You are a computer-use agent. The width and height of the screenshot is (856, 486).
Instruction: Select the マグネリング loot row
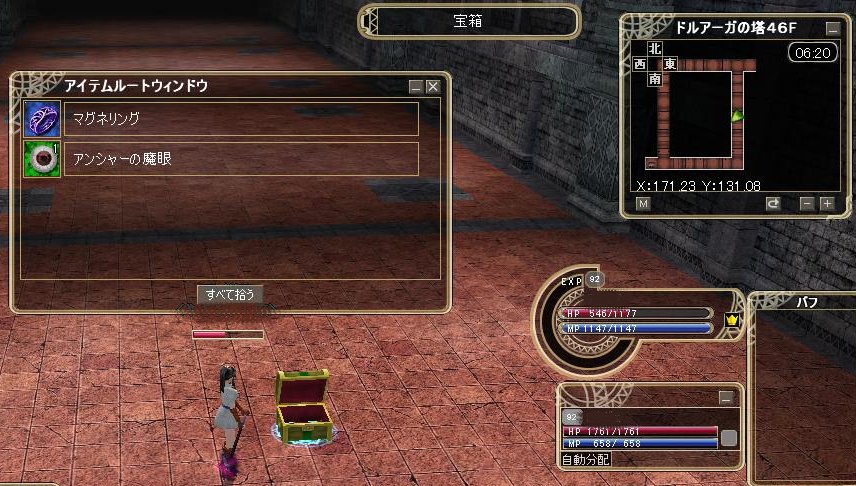point(241,119)
